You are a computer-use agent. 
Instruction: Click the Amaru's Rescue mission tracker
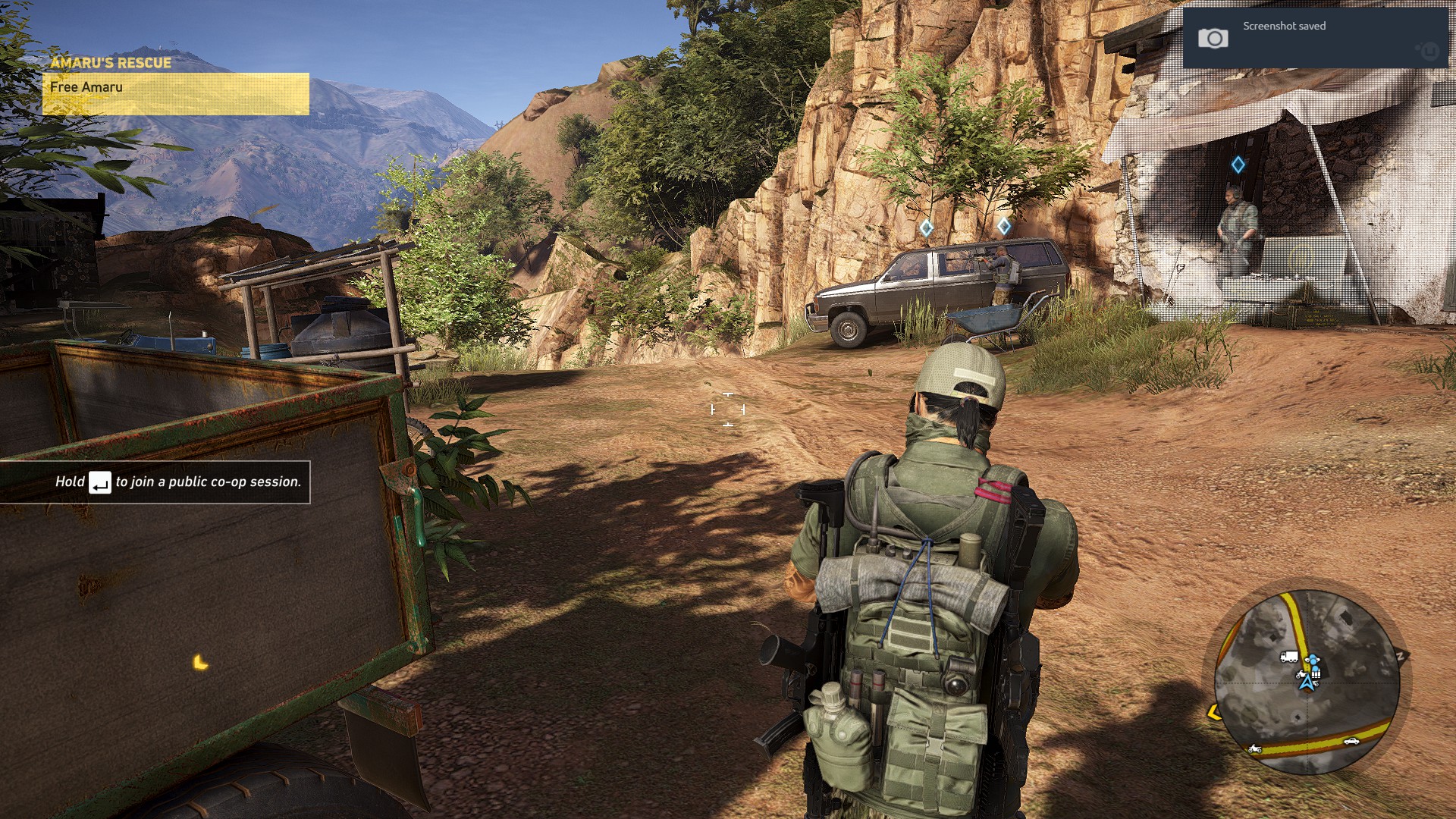click(175, 84)
